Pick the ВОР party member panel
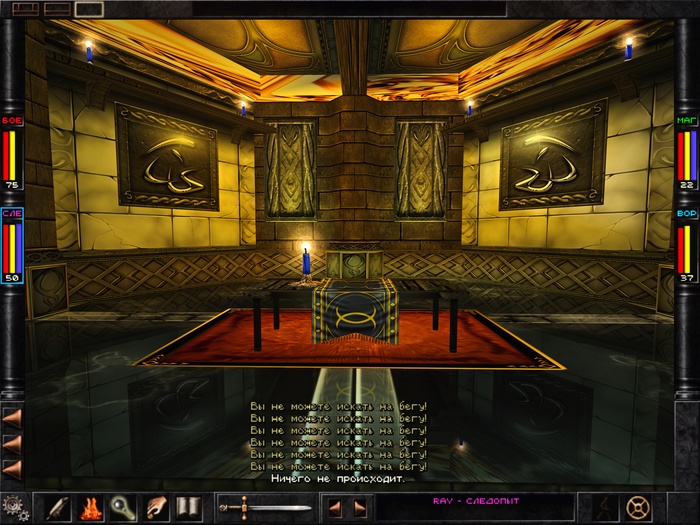Screen dimensions: 700x525 click(687, 247)
